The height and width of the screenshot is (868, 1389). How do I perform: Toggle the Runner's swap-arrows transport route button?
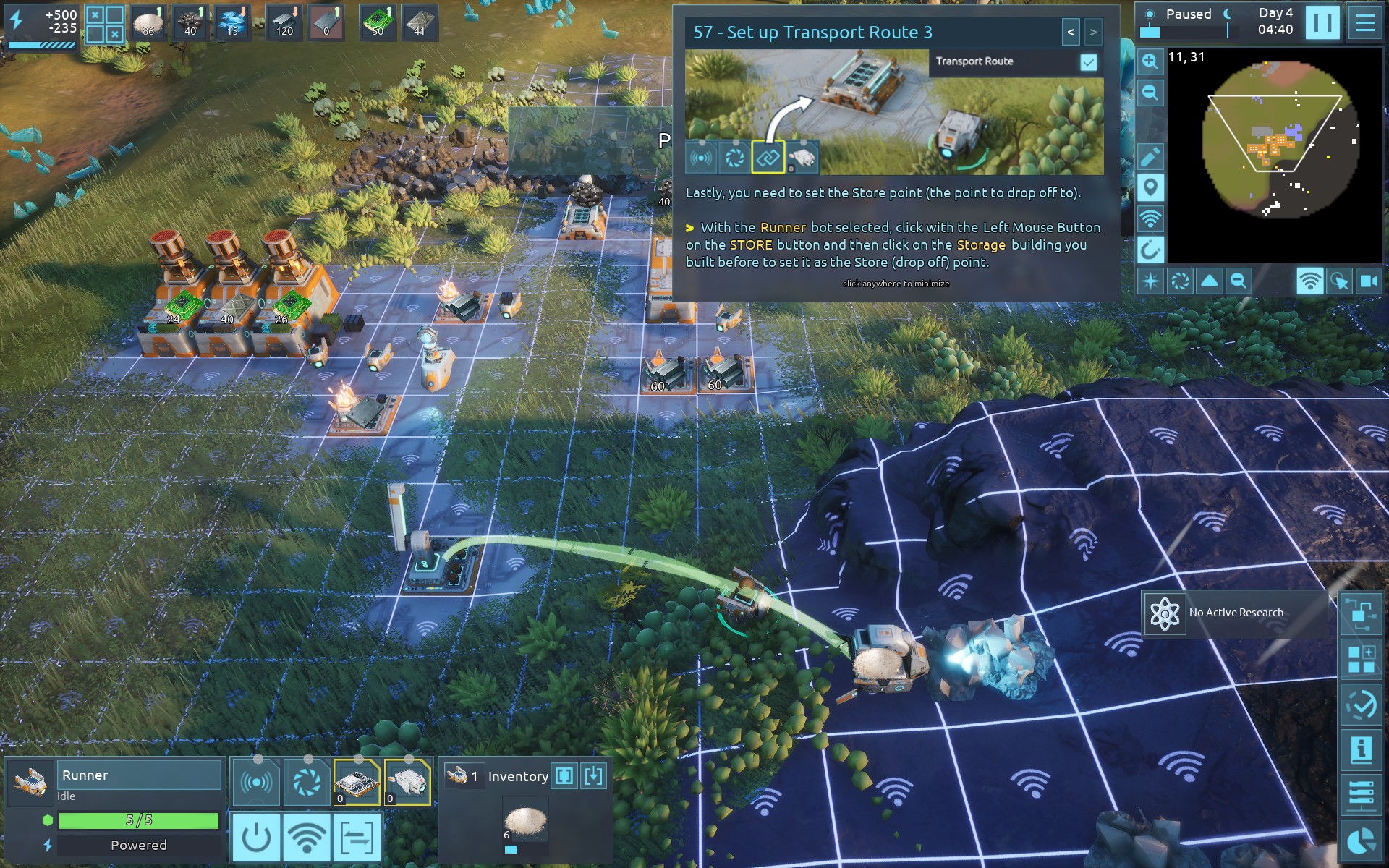[x=357, y=838]
